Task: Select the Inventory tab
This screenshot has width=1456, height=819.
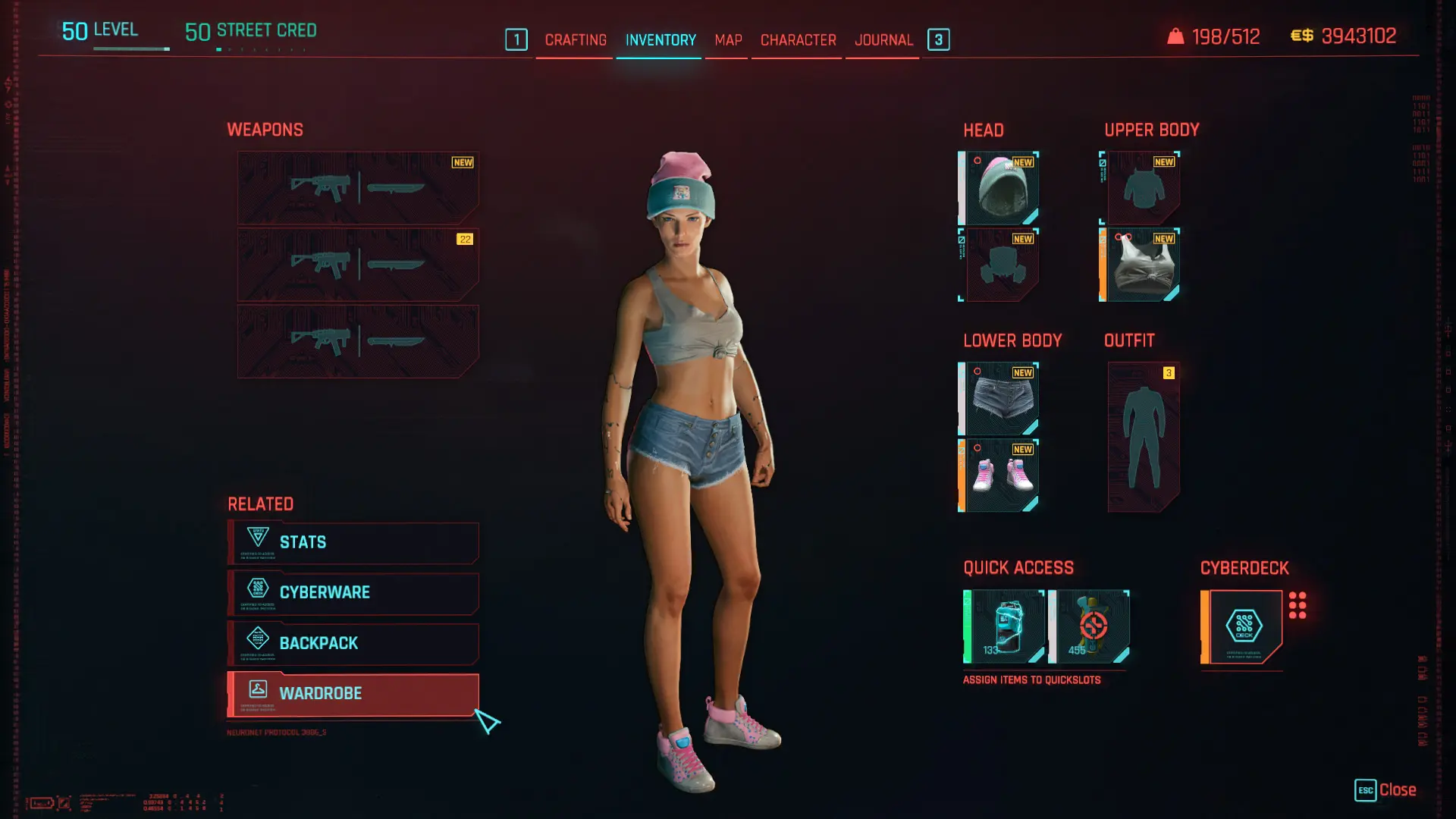Action: tap(661, 40)
